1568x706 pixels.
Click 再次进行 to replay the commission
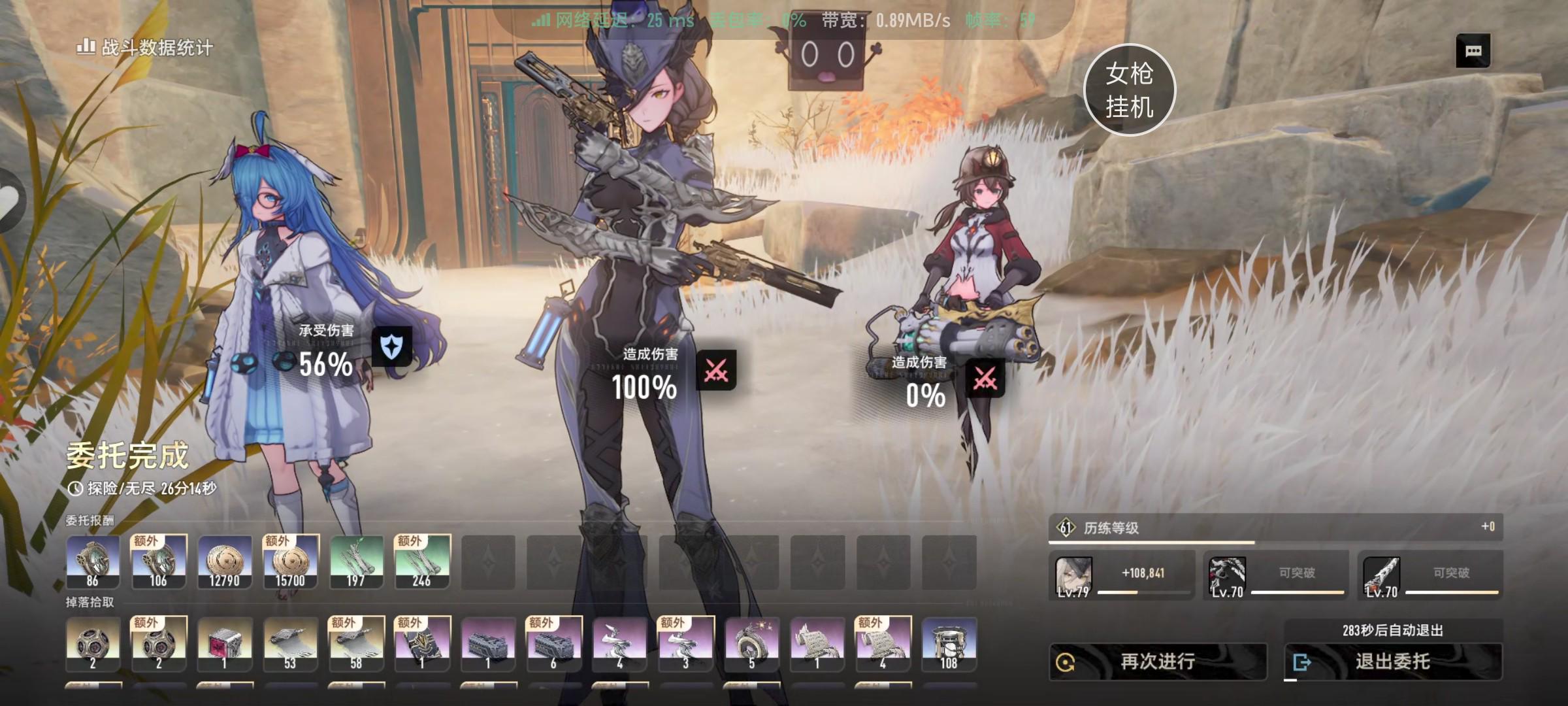[1158, 662]
